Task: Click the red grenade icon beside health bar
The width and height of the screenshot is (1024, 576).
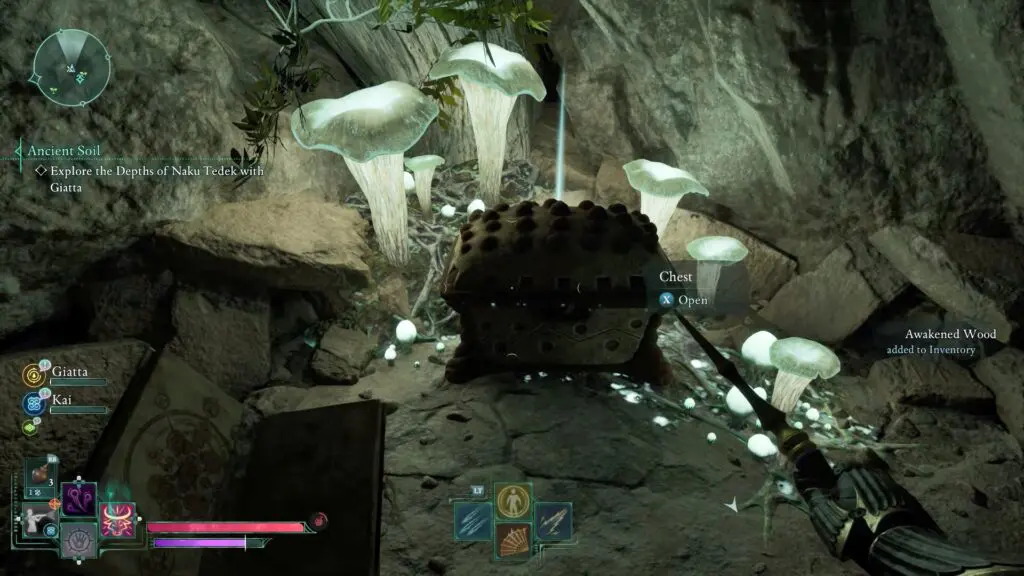Action: tap(318, 520)
